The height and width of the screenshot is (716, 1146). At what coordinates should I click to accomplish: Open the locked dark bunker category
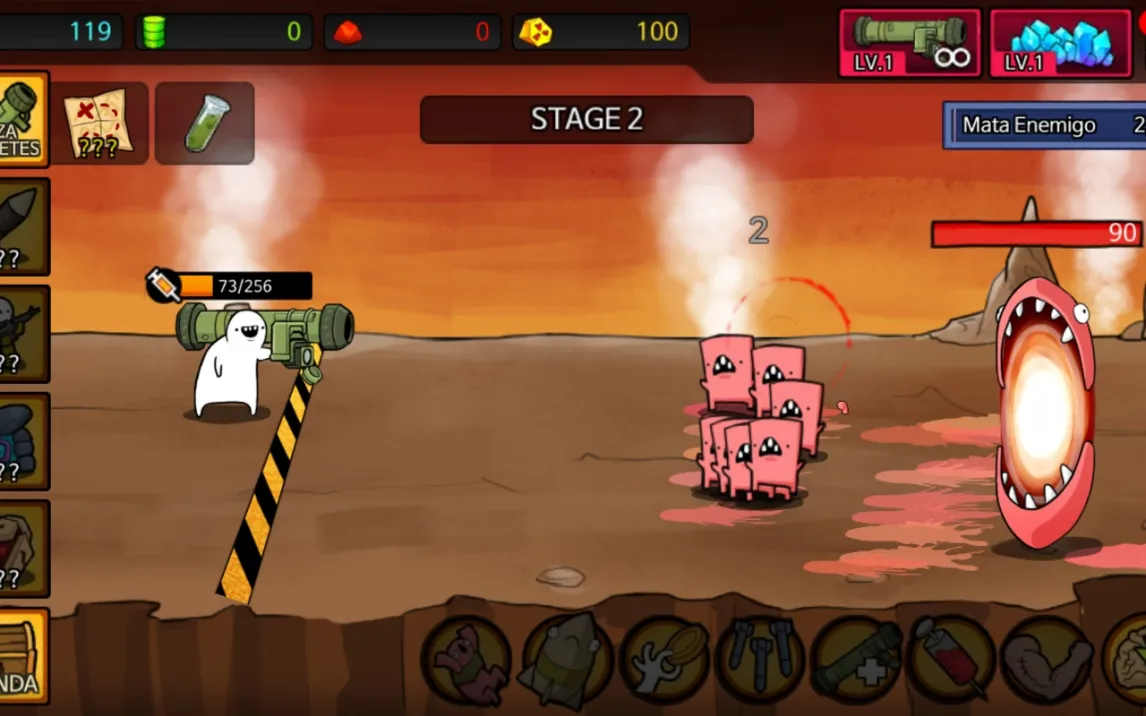pos(22,440)
